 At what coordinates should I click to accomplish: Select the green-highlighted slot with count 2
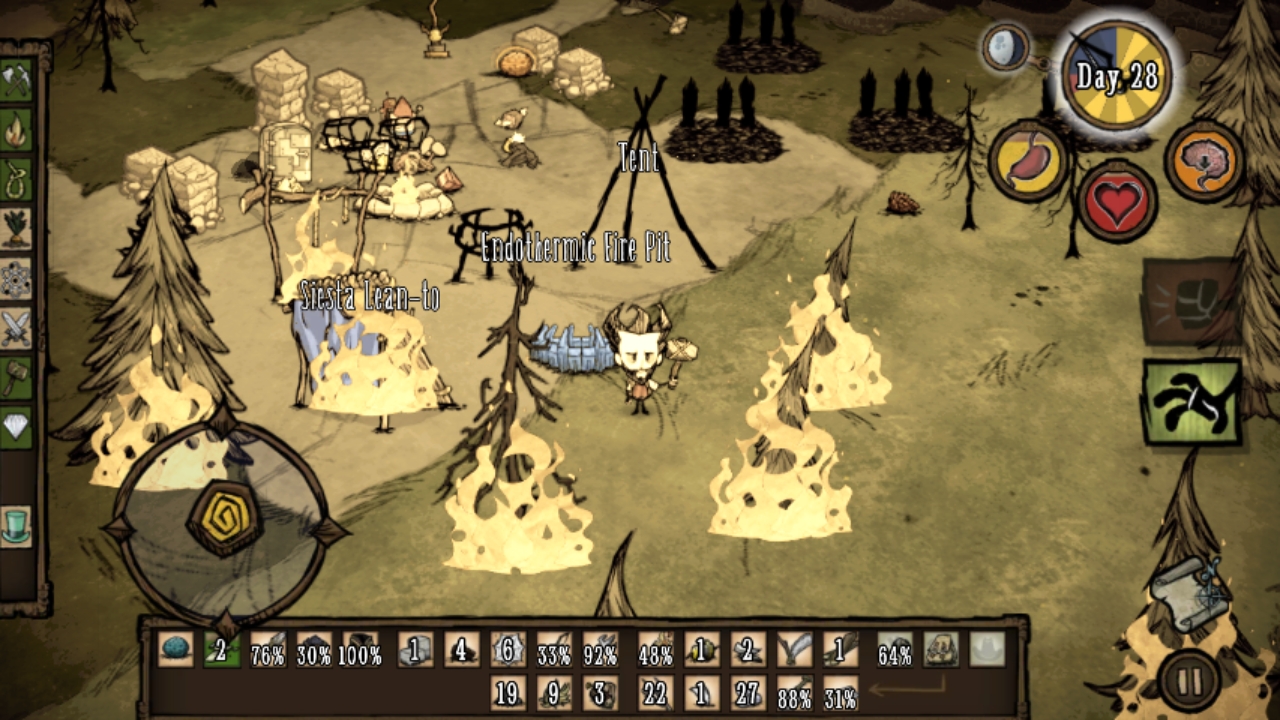[222, 650]
